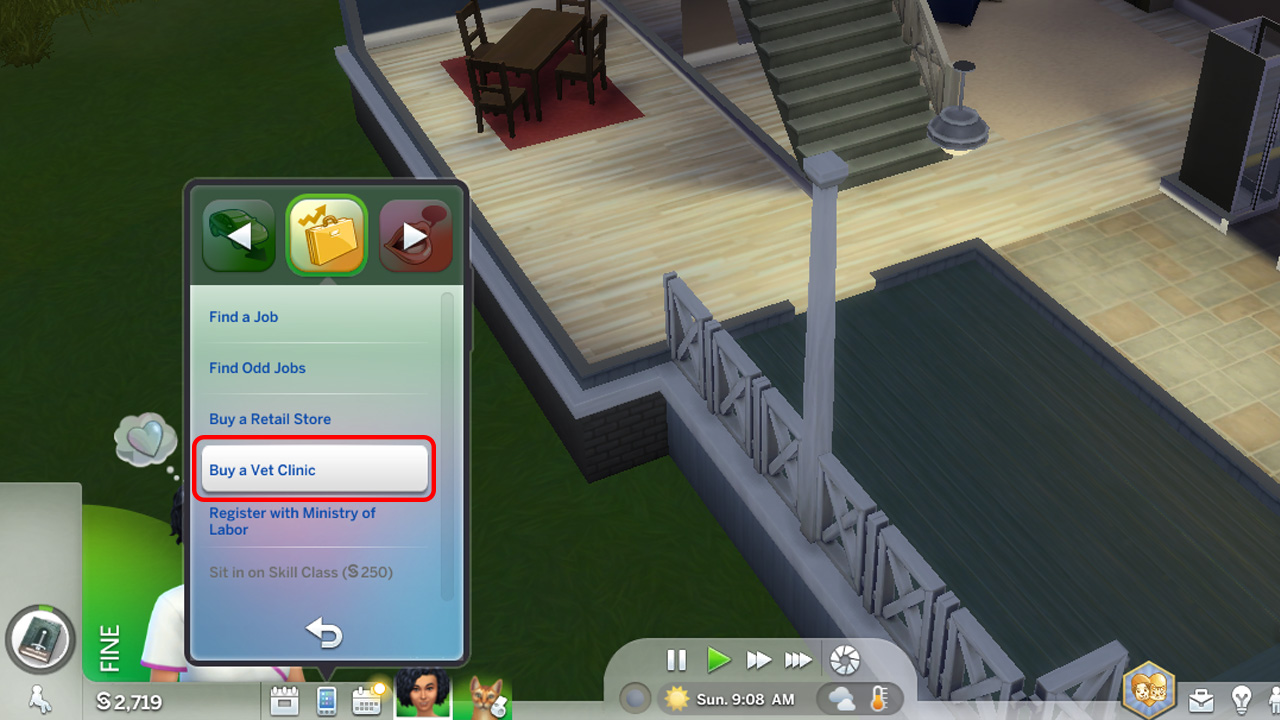The image size is (1280, 720).
Task: Go back using the return arrow in the phone menu
Action: [325, 633]
